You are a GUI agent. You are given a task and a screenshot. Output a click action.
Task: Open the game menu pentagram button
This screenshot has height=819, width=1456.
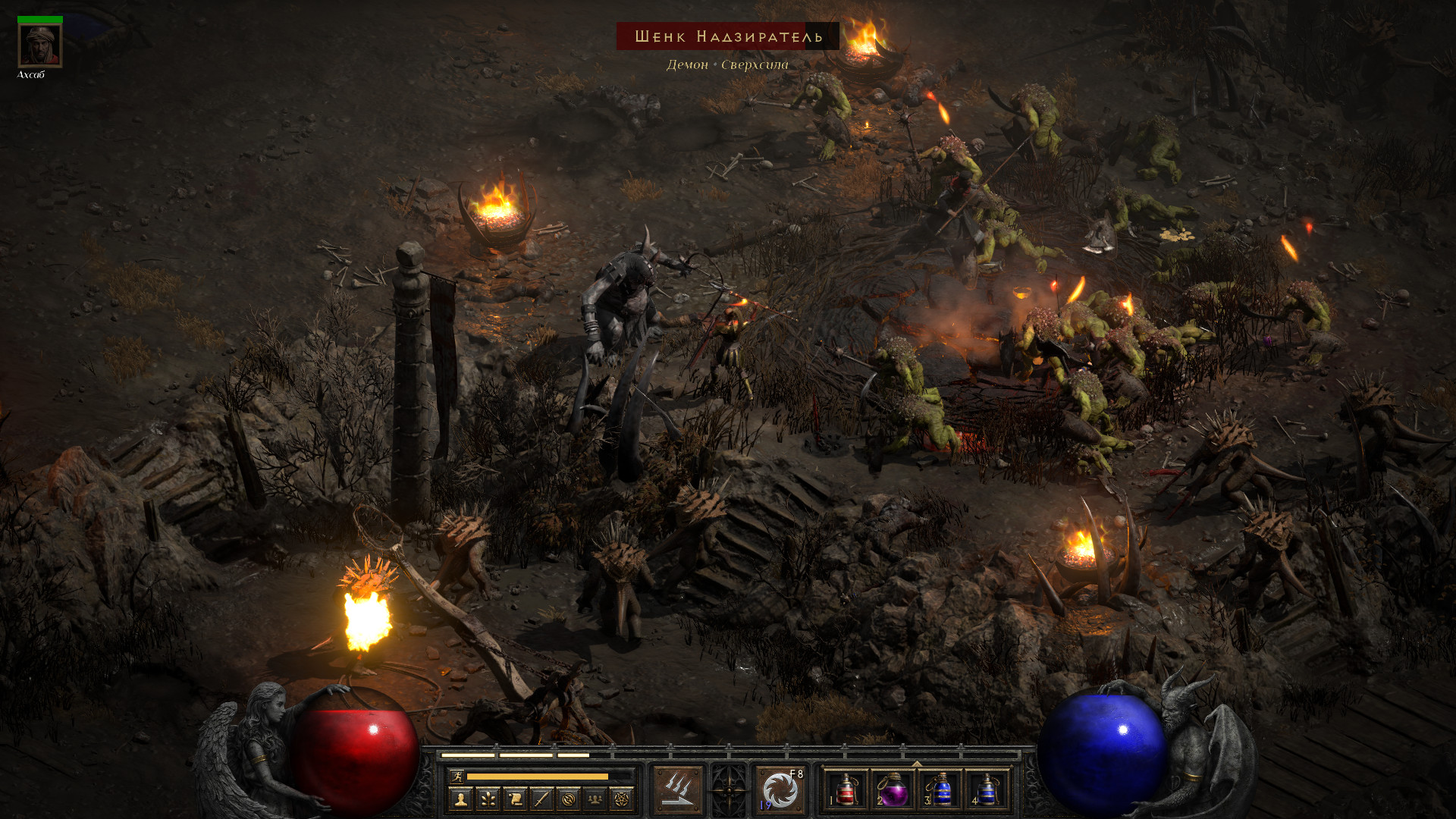pyautogui.click(x=622, y=799)
